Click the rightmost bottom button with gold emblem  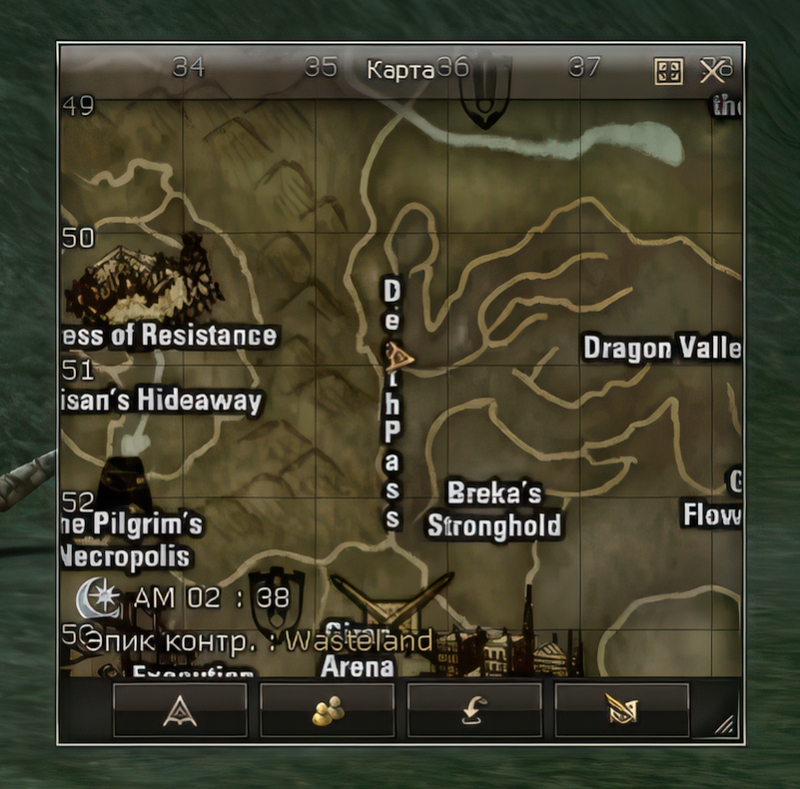click(621, 710)
